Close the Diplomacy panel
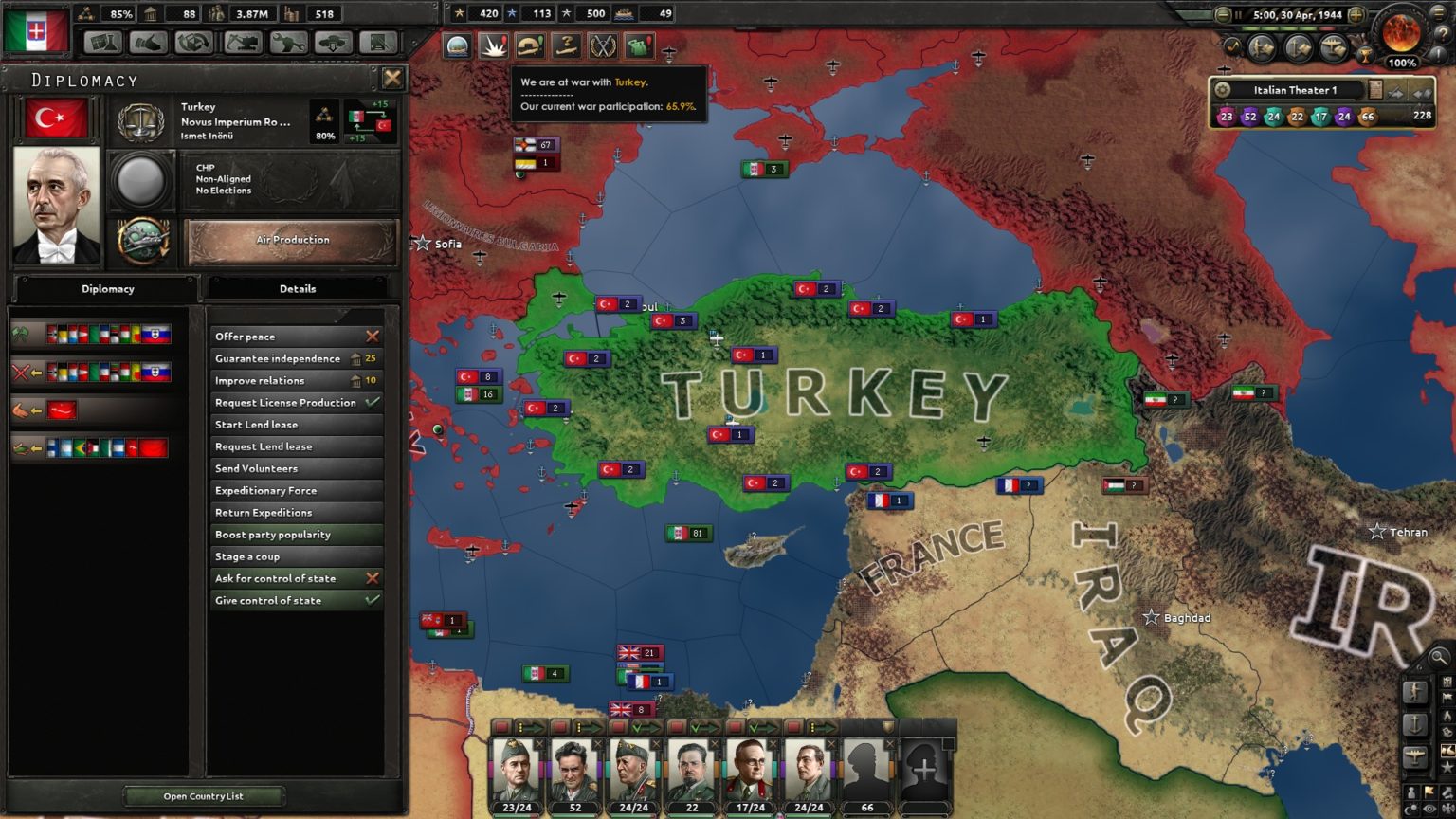1456x819 pixels. pos(392,79)
